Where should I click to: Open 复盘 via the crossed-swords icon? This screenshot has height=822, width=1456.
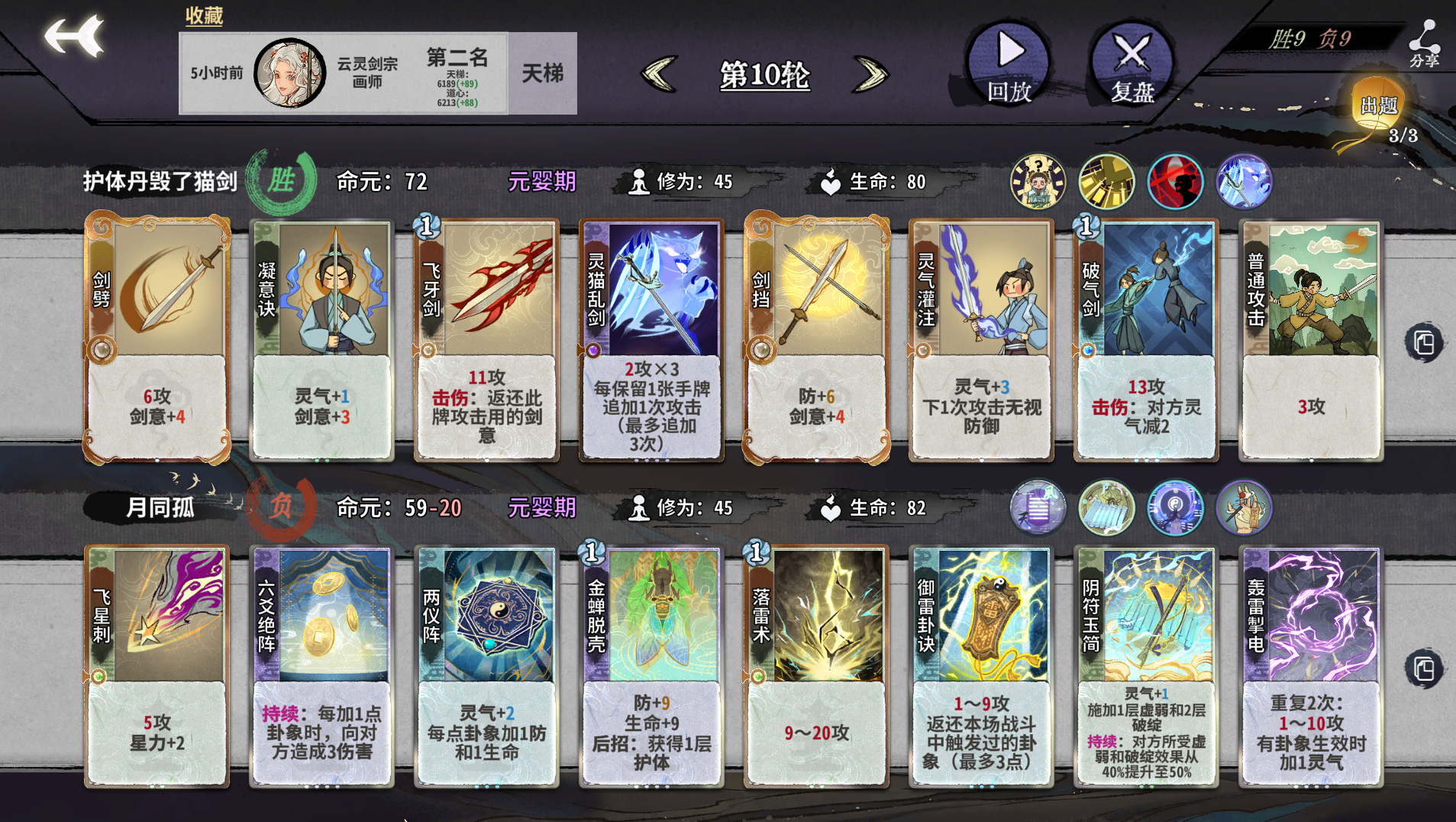pos(1129,53)
